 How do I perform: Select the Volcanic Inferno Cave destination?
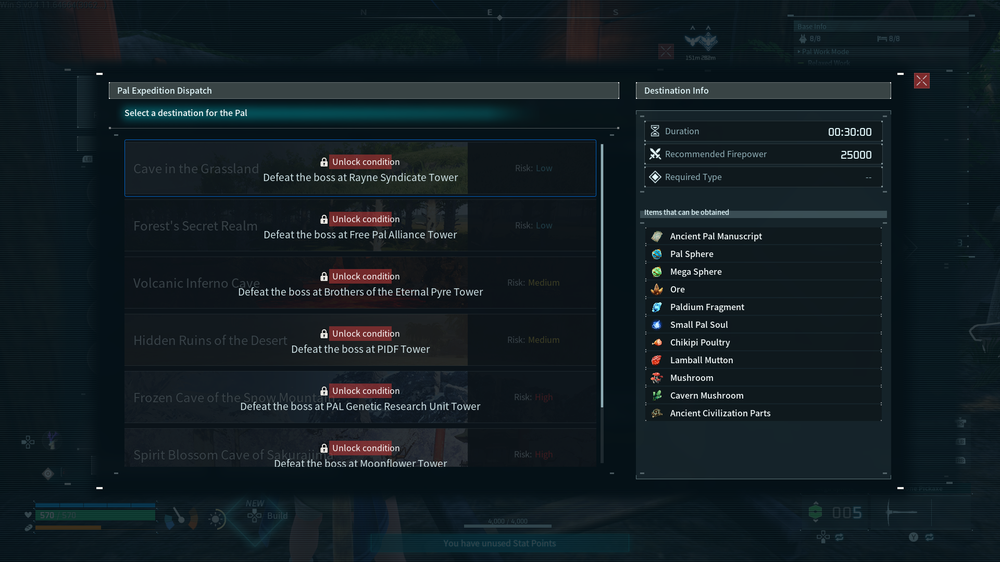click(360, 283)
